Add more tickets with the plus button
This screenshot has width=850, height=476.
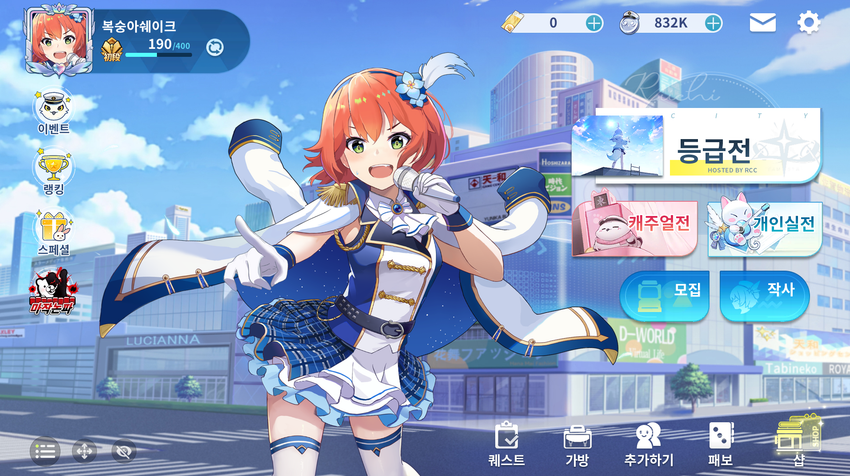pyautogui.click(x=594, y=23)
